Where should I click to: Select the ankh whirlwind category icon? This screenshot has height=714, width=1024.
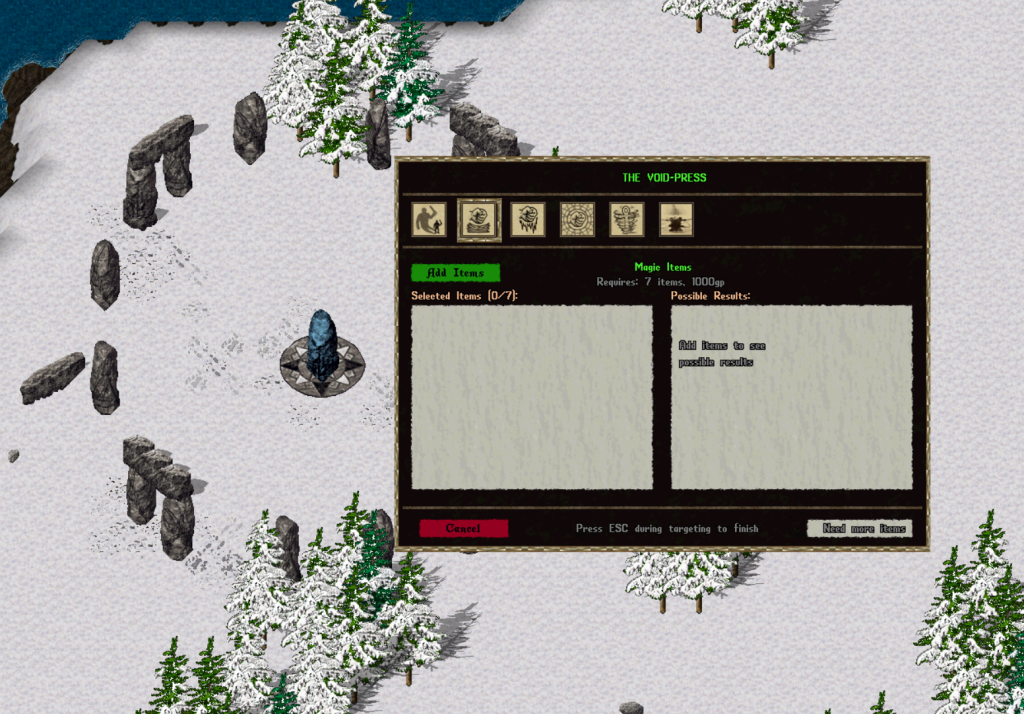coord(627,219)
